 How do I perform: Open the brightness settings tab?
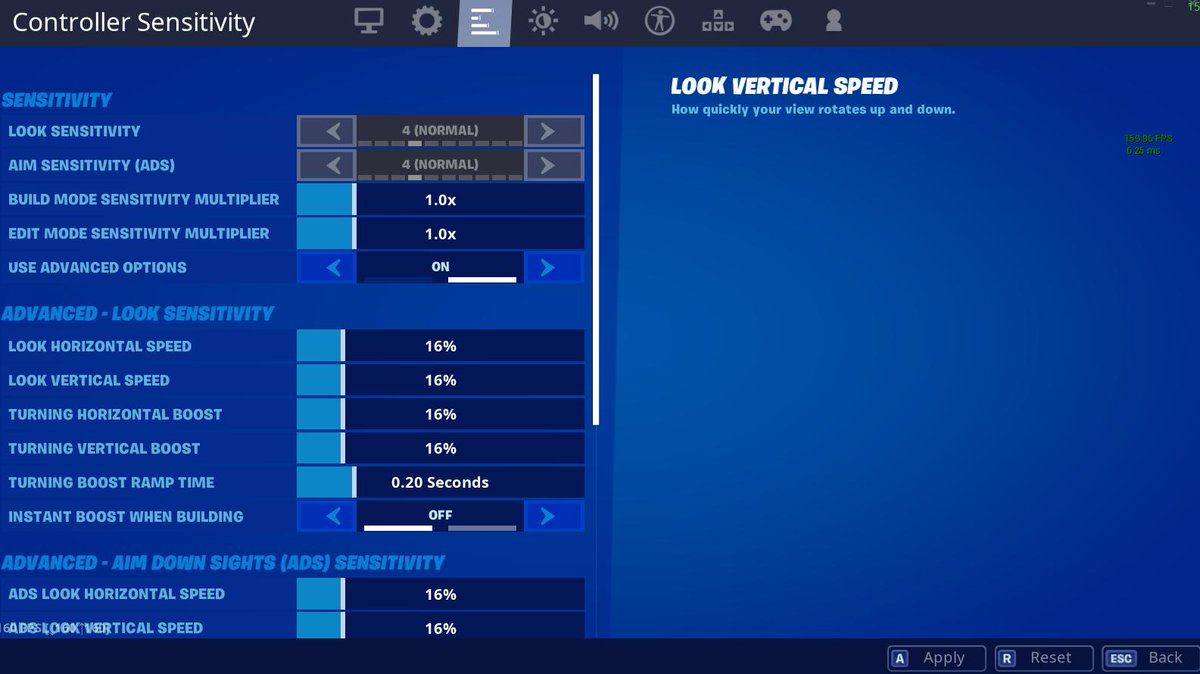pos(544,21)
